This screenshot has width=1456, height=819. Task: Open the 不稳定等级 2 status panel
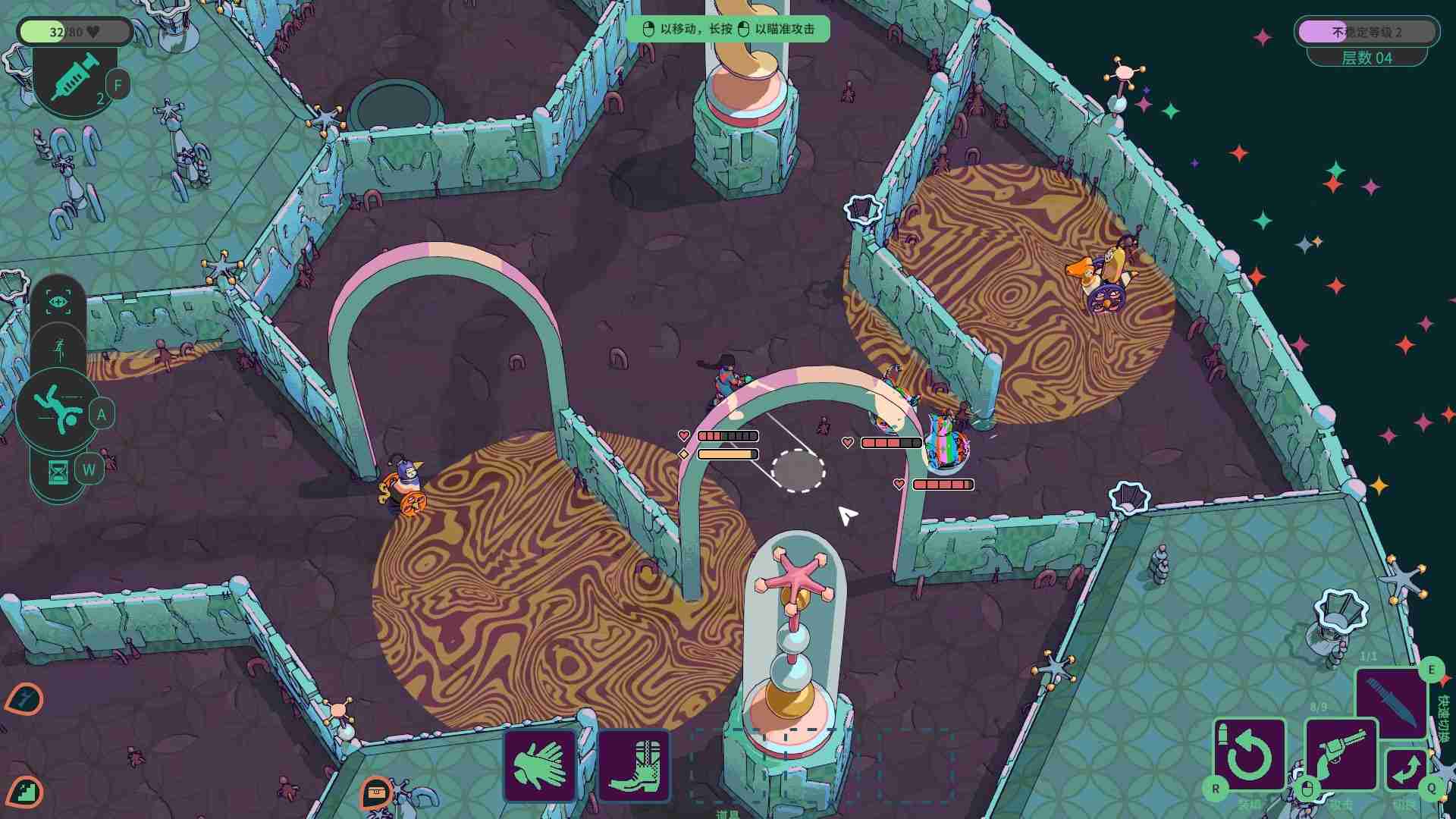[x=1366, y=31]
